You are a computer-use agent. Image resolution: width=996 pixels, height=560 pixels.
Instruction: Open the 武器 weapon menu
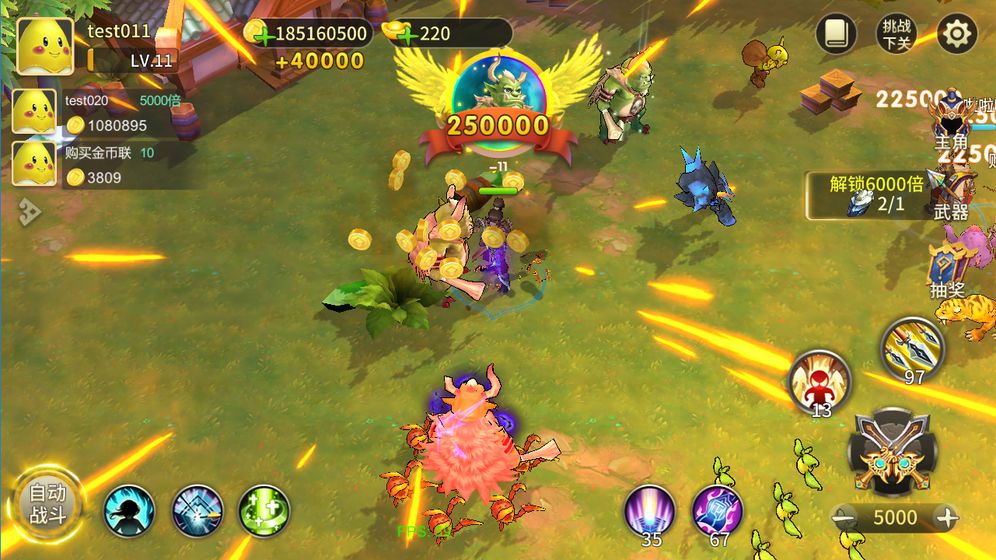[x=951, y=194]
